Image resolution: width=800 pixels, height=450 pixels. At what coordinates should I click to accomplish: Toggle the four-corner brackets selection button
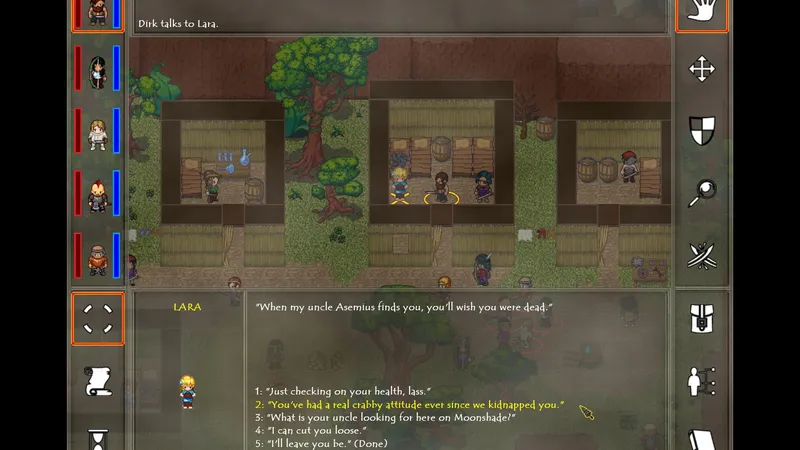[98, 319]
